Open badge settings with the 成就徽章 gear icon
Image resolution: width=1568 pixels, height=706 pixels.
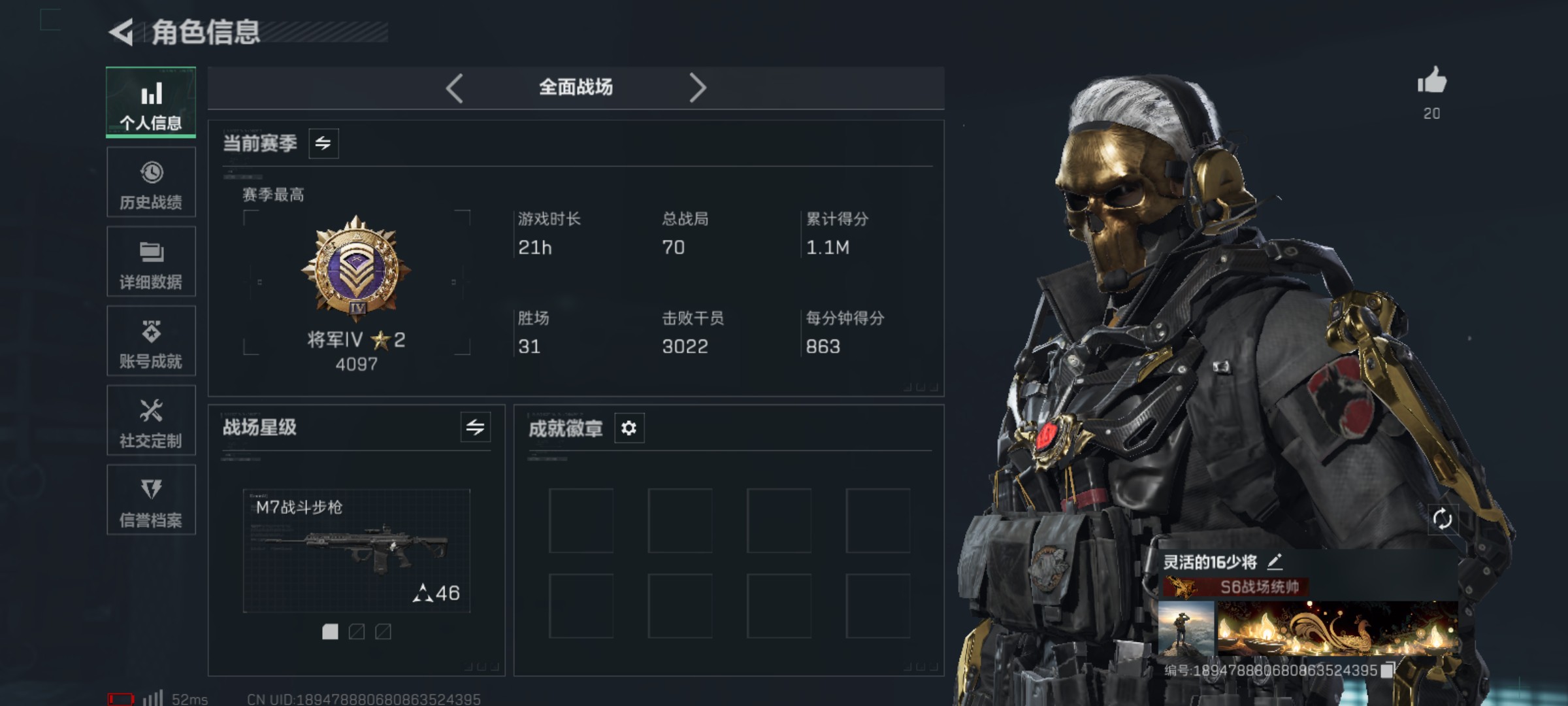click(629, 429)
